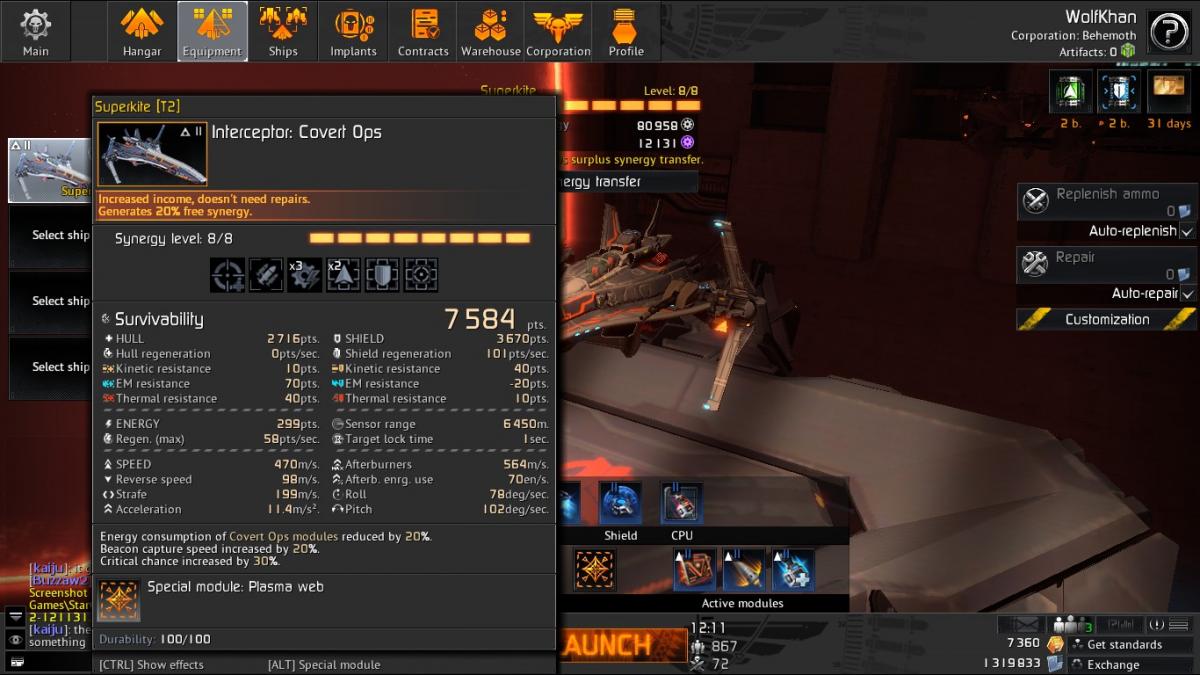The width and height of the screenshot is (1200, 675).
Task: Click the question mark help button
Action: 1168,32
